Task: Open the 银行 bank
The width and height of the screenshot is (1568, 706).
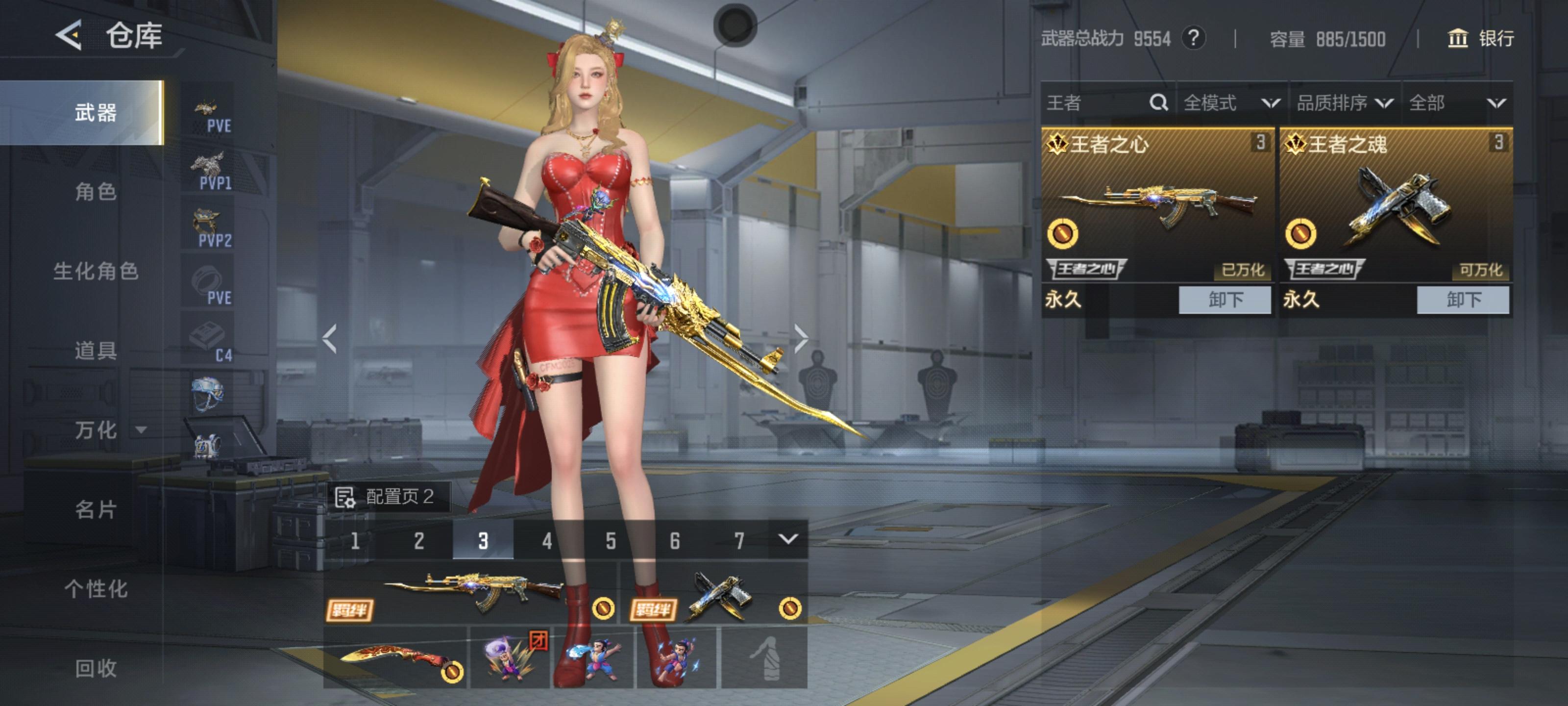Action: [1480, 38]
